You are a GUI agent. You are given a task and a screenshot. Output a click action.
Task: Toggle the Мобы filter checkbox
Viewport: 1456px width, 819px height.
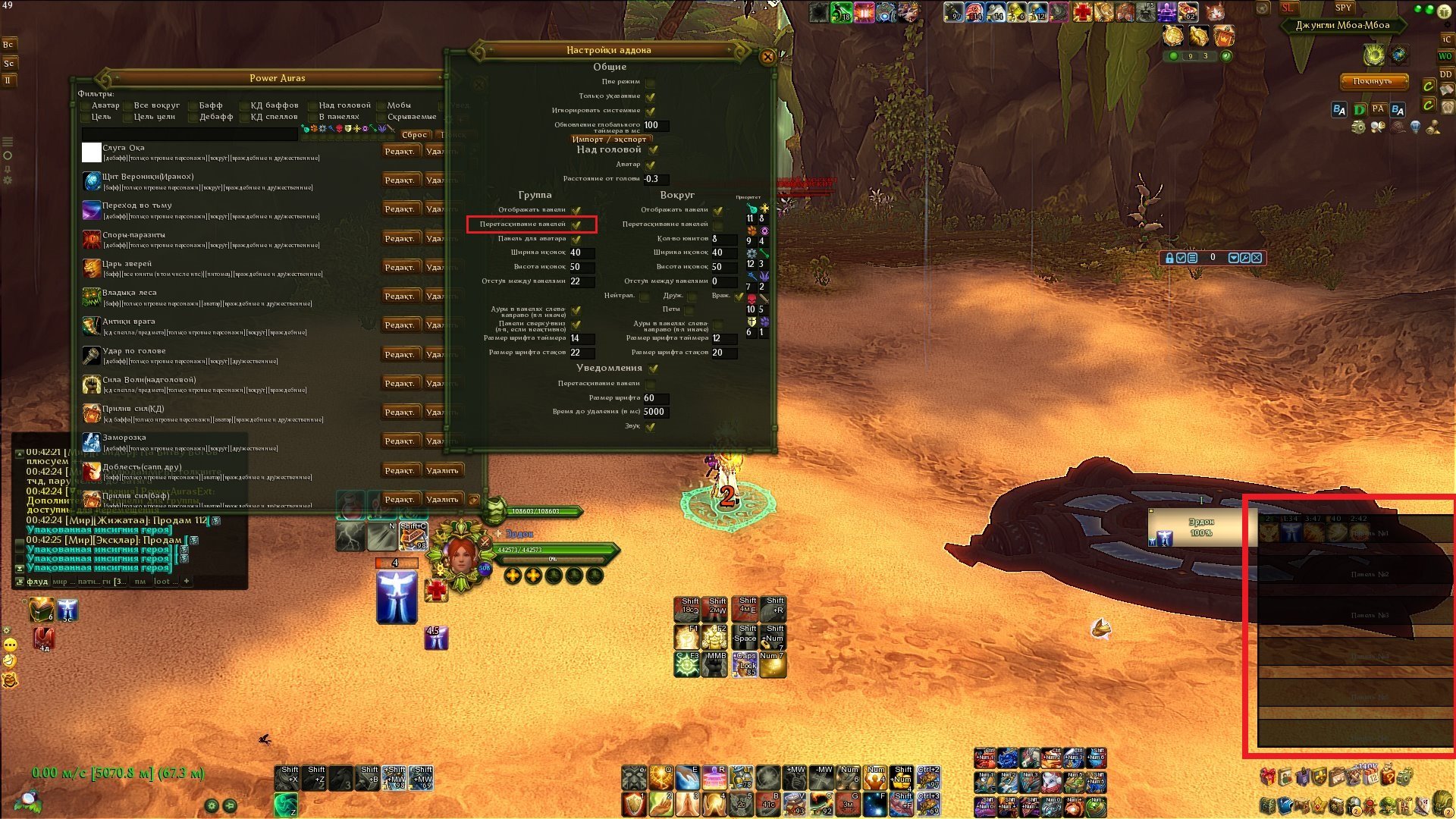coord(381,105)
